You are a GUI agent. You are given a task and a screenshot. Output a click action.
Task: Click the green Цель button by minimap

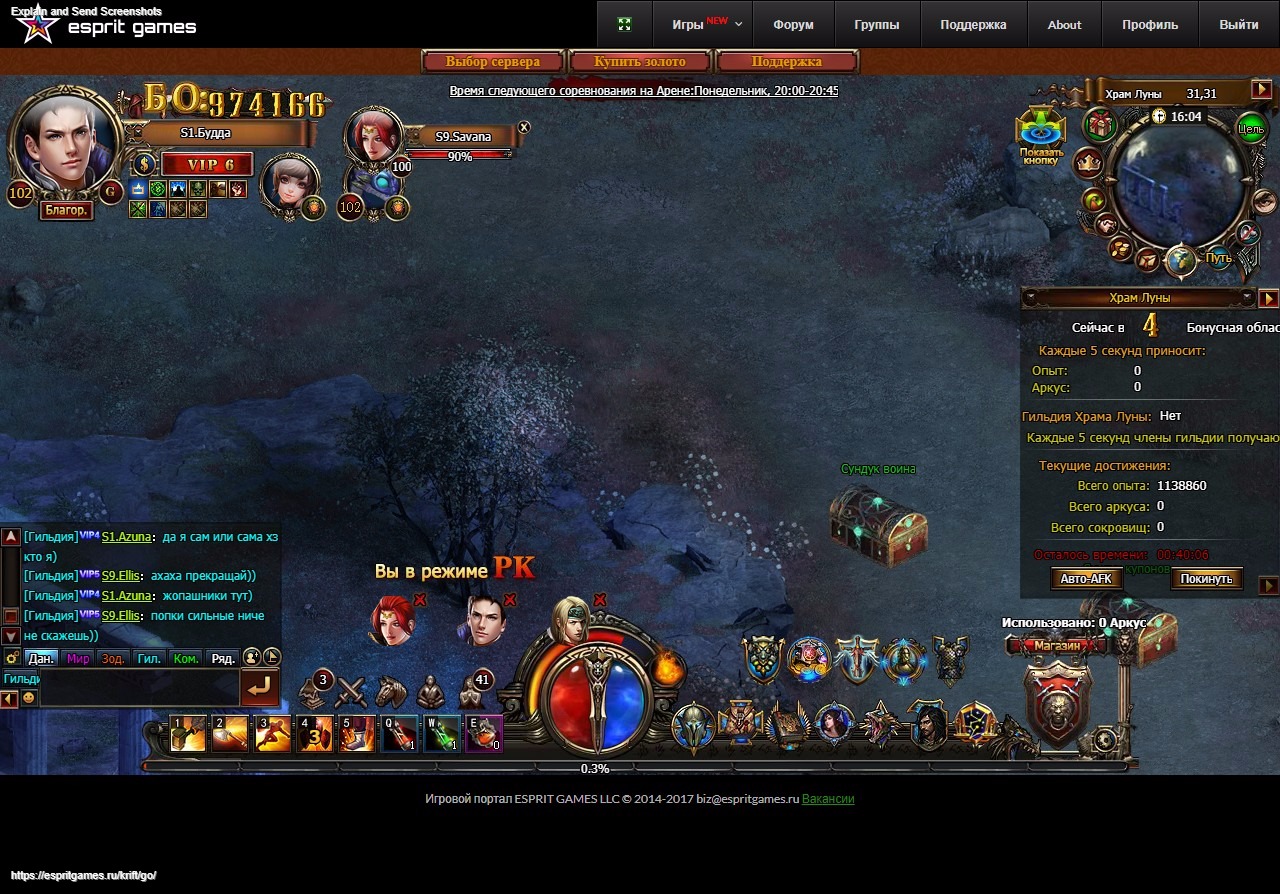(x=1250, y=127)
